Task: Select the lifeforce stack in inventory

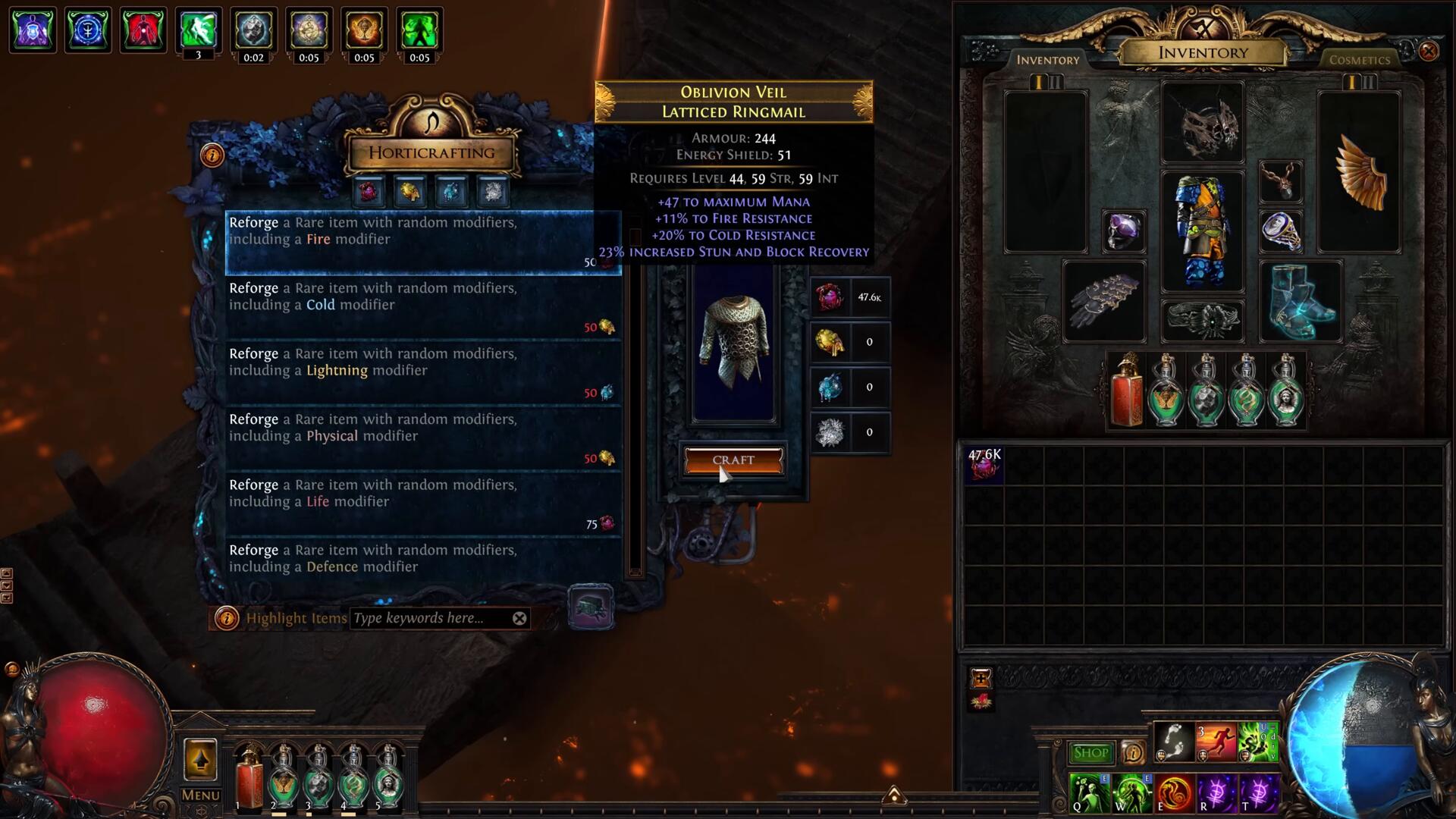Action: click(984, 465)
